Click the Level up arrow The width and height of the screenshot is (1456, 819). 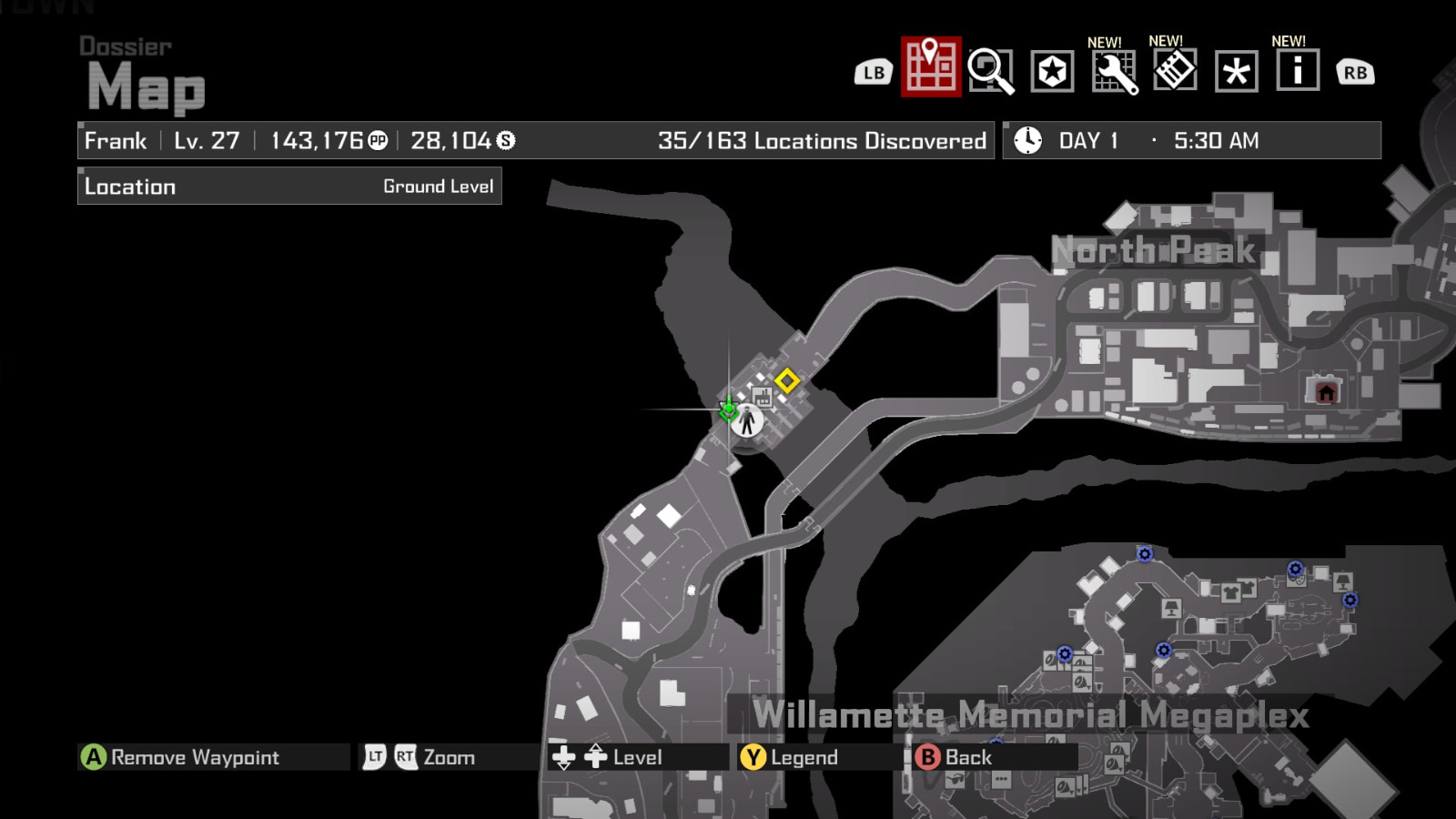click(x=596, y=756)
